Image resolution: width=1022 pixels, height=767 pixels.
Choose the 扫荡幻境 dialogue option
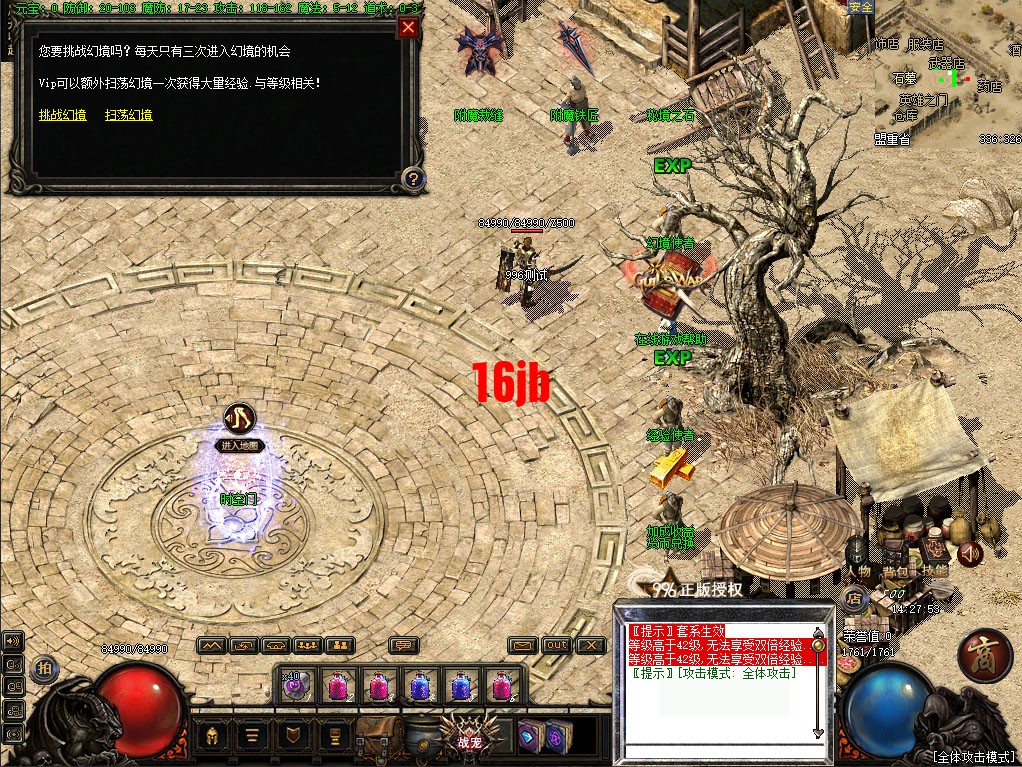[129, 116]
